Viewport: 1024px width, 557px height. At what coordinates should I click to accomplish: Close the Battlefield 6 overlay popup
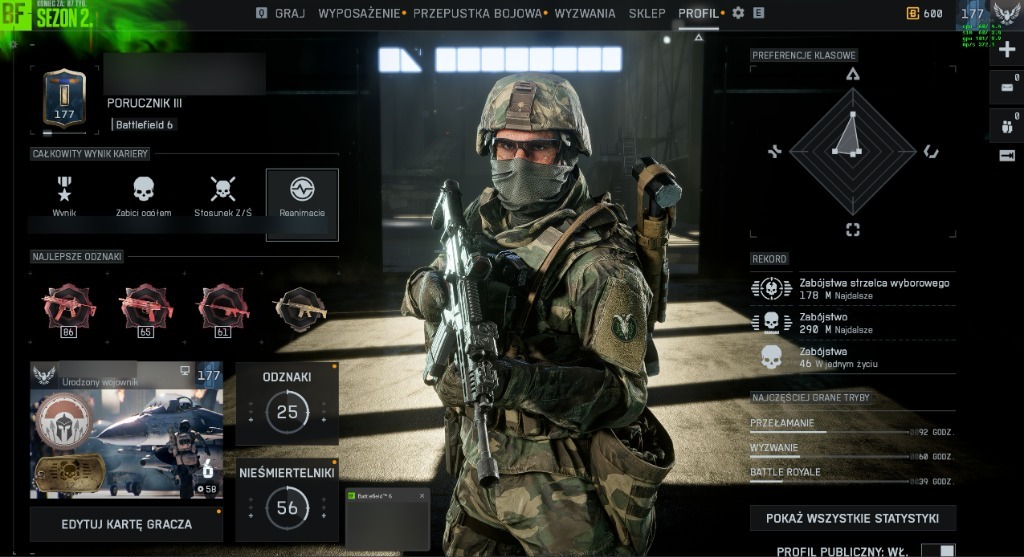tap(422, 496)
